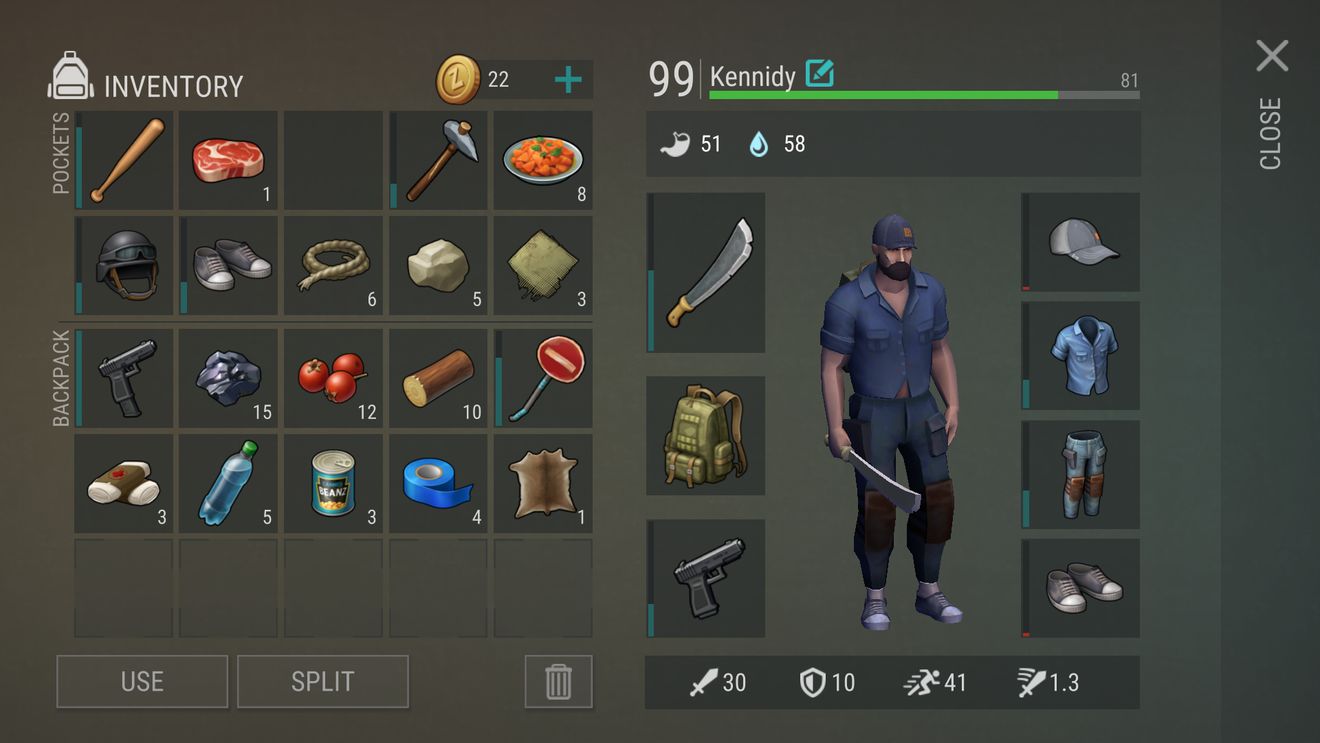Image resolution: width=1320 pixels, height=743 pixels.
Task: Click the pencil icon to rename Kennidy
Action: (822, 75)
